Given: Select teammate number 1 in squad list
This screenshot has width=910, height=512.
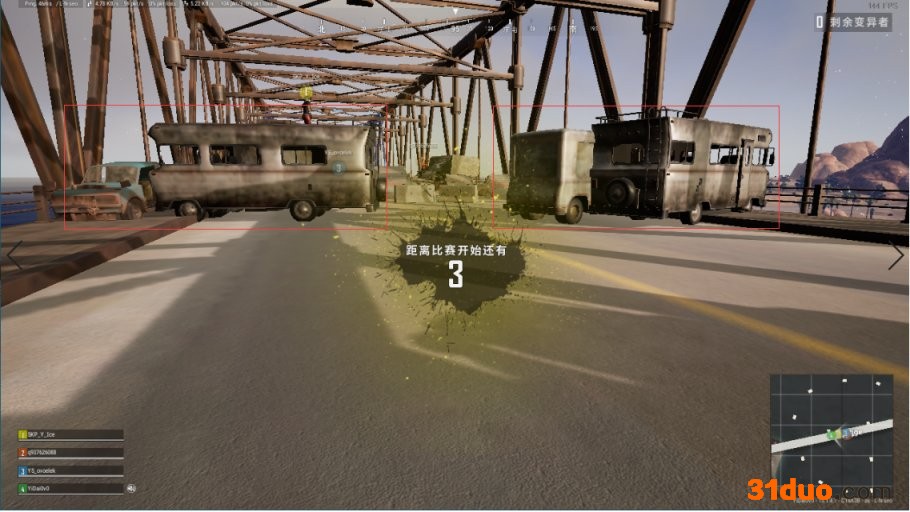Looking at the screenshot, I should 71,435.
